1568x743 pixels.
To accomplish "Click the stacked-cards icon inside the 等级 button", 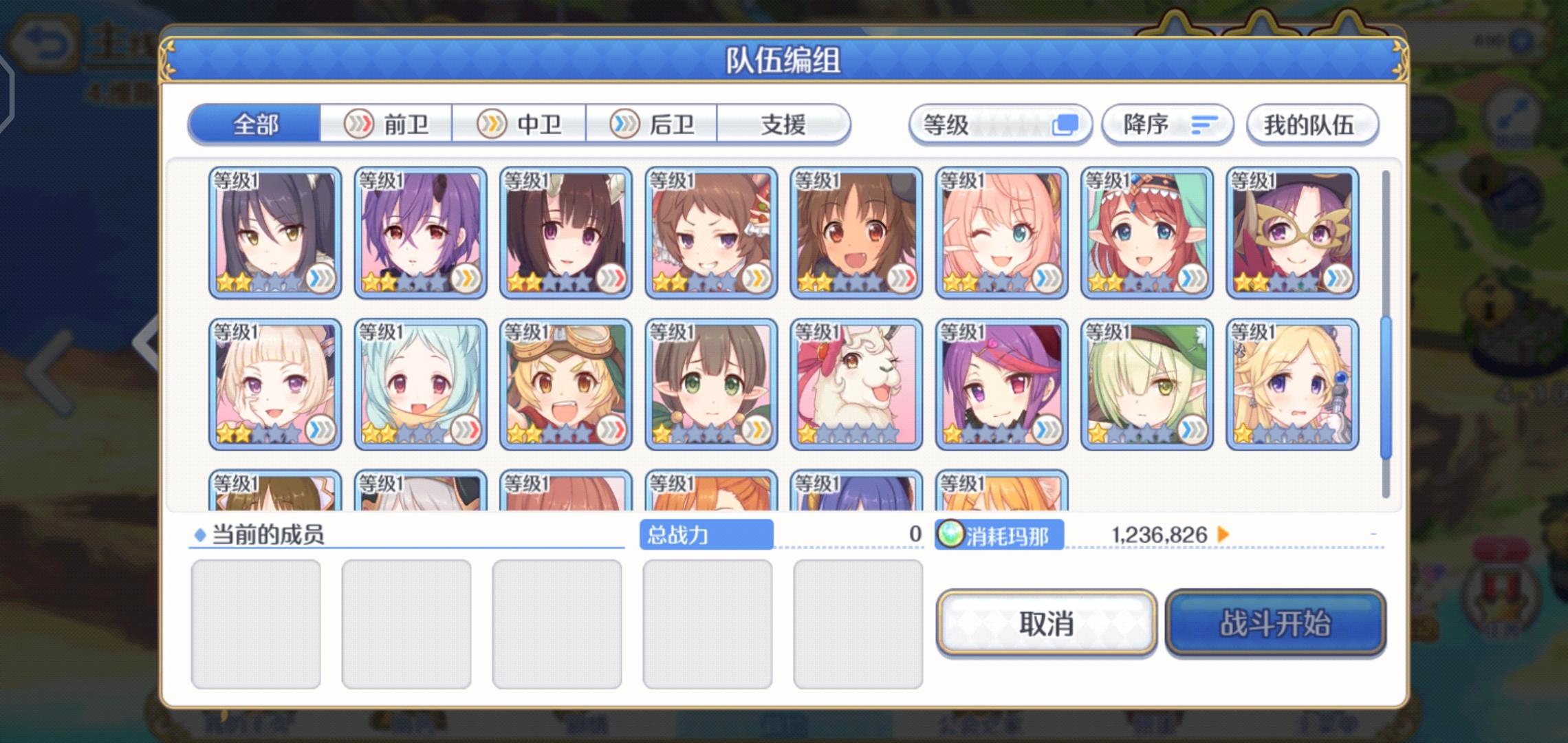I will pyautogui.click(x=1067, y=125).
